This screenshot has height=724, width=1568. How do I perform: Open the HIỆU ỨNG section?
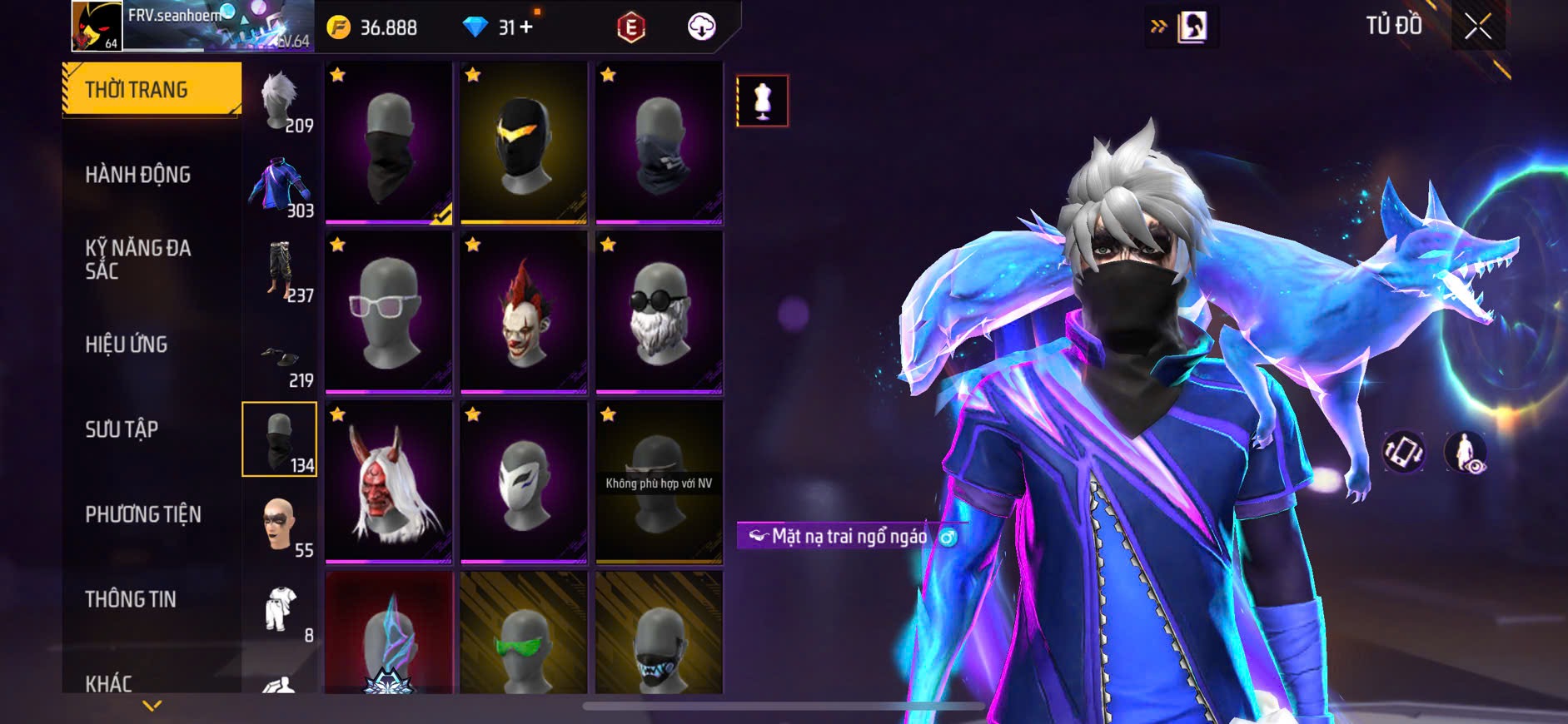[127, 345]
